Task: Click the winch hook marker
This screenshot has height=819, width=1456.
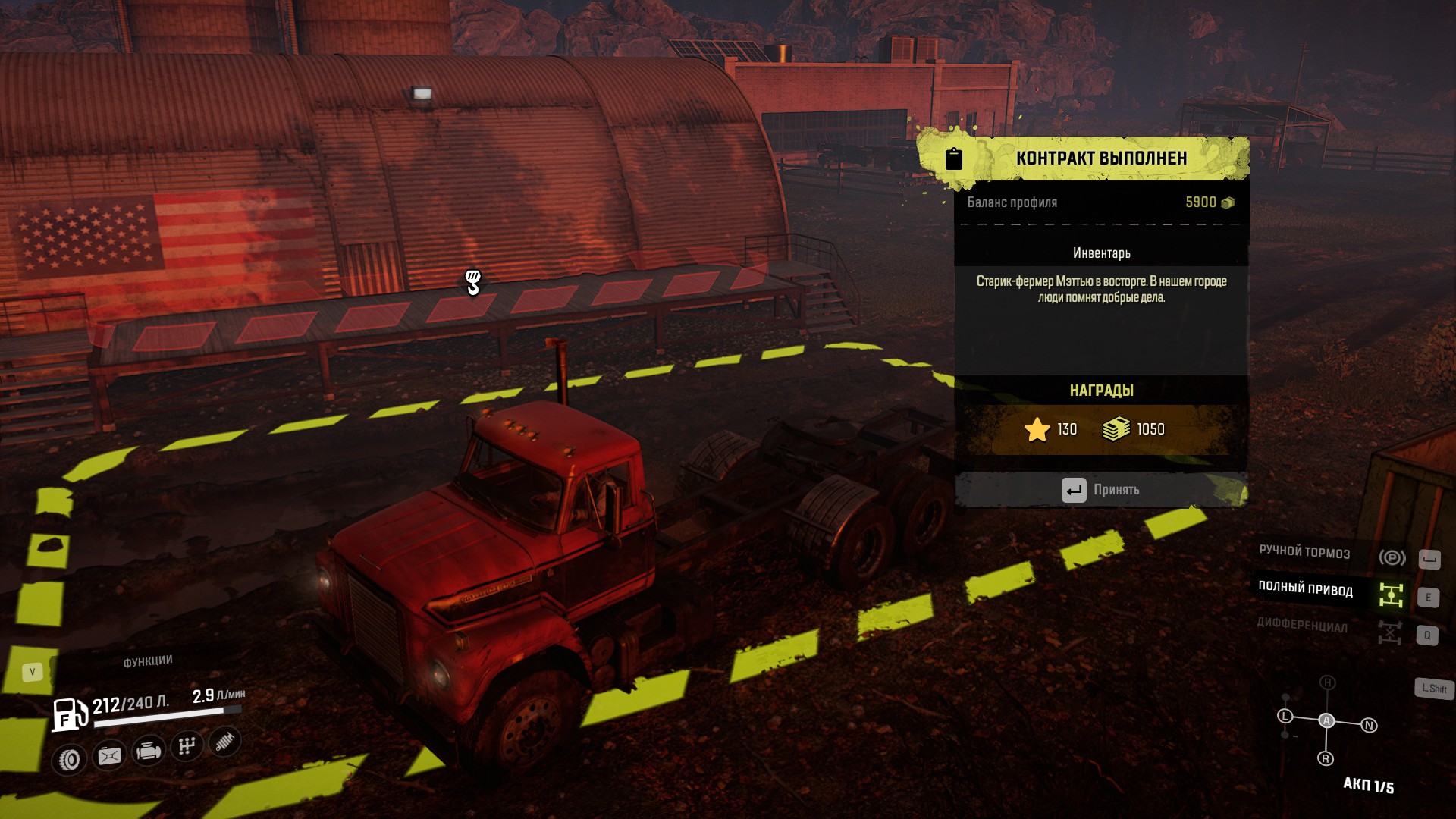Action: point(472,282)
